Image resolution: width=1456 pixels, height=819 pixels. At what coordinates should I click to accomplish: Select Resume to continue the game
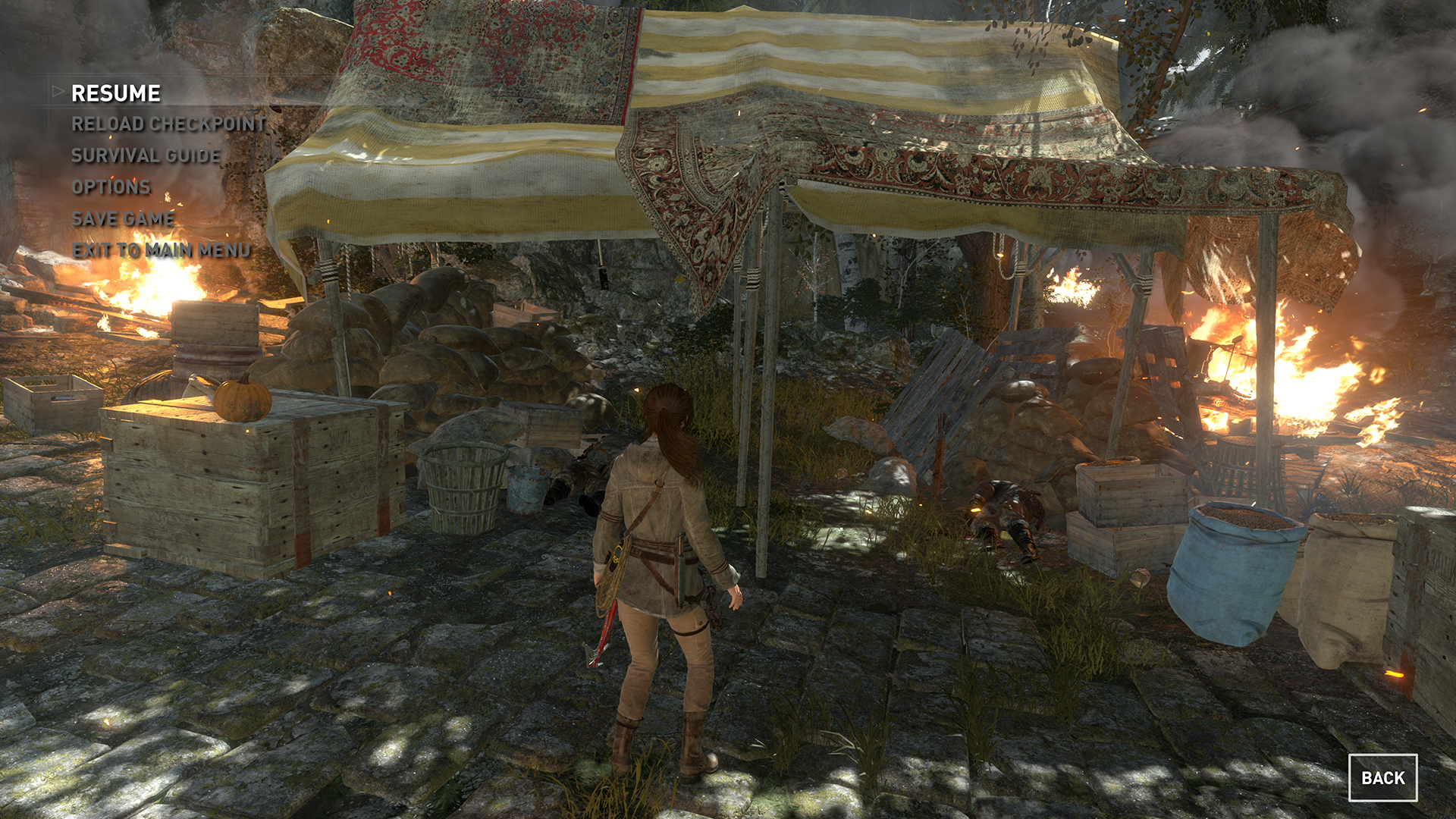(116, 93)
